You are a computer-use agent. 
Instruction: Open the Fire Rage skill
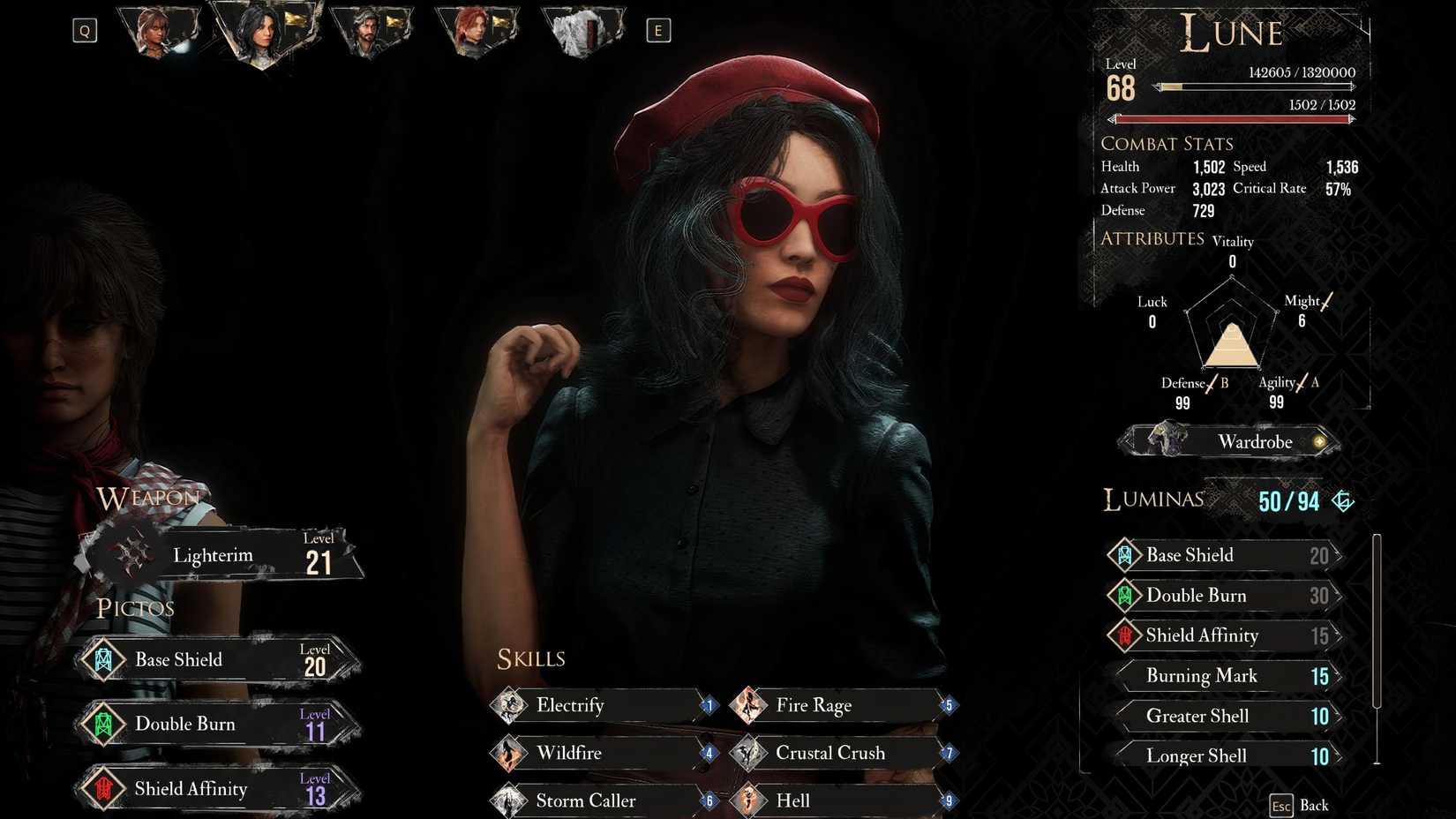coord(748,705)
